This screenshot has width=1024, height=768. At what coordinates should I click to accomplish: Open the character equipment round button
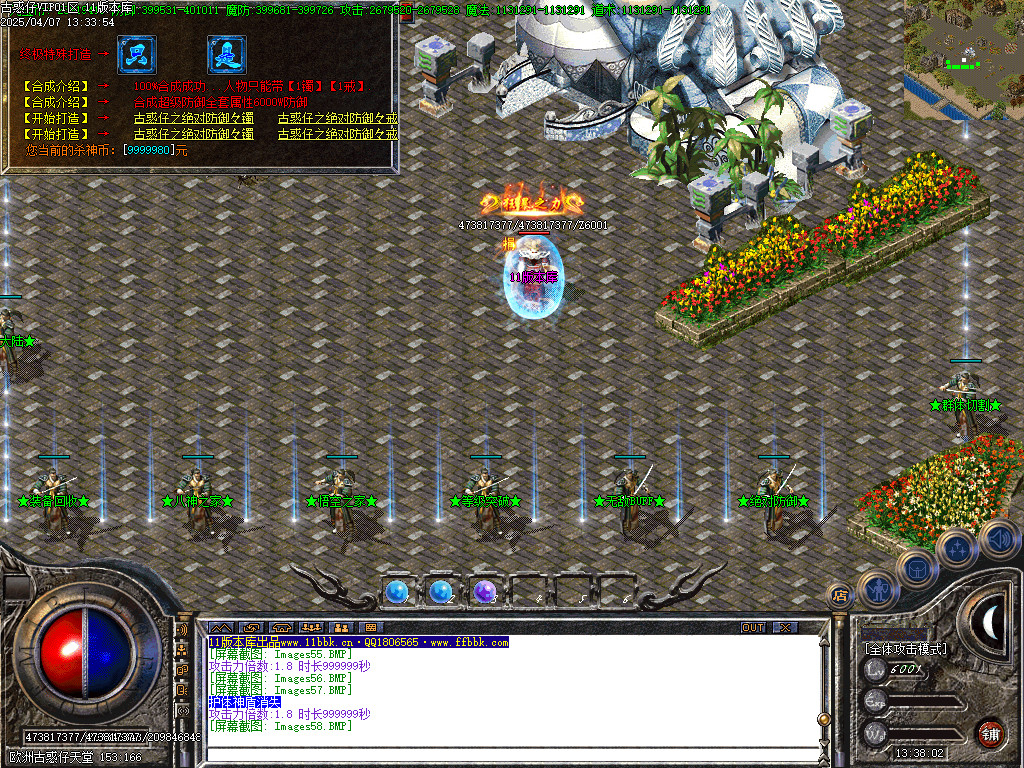point(880,590)
